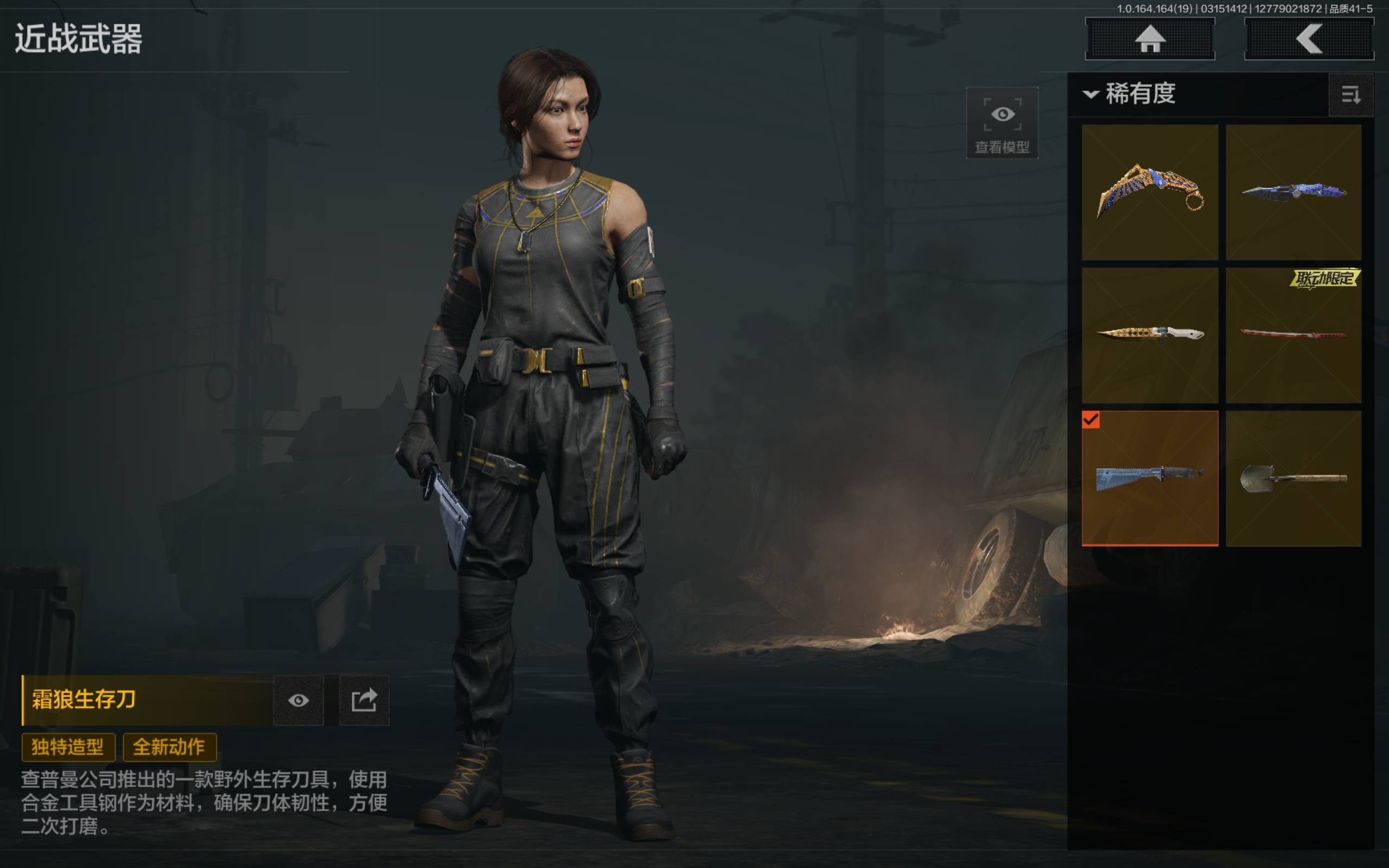Pick the gold and white combat knife
The width and height of the screenshot is (1389, 868).
1149,335
